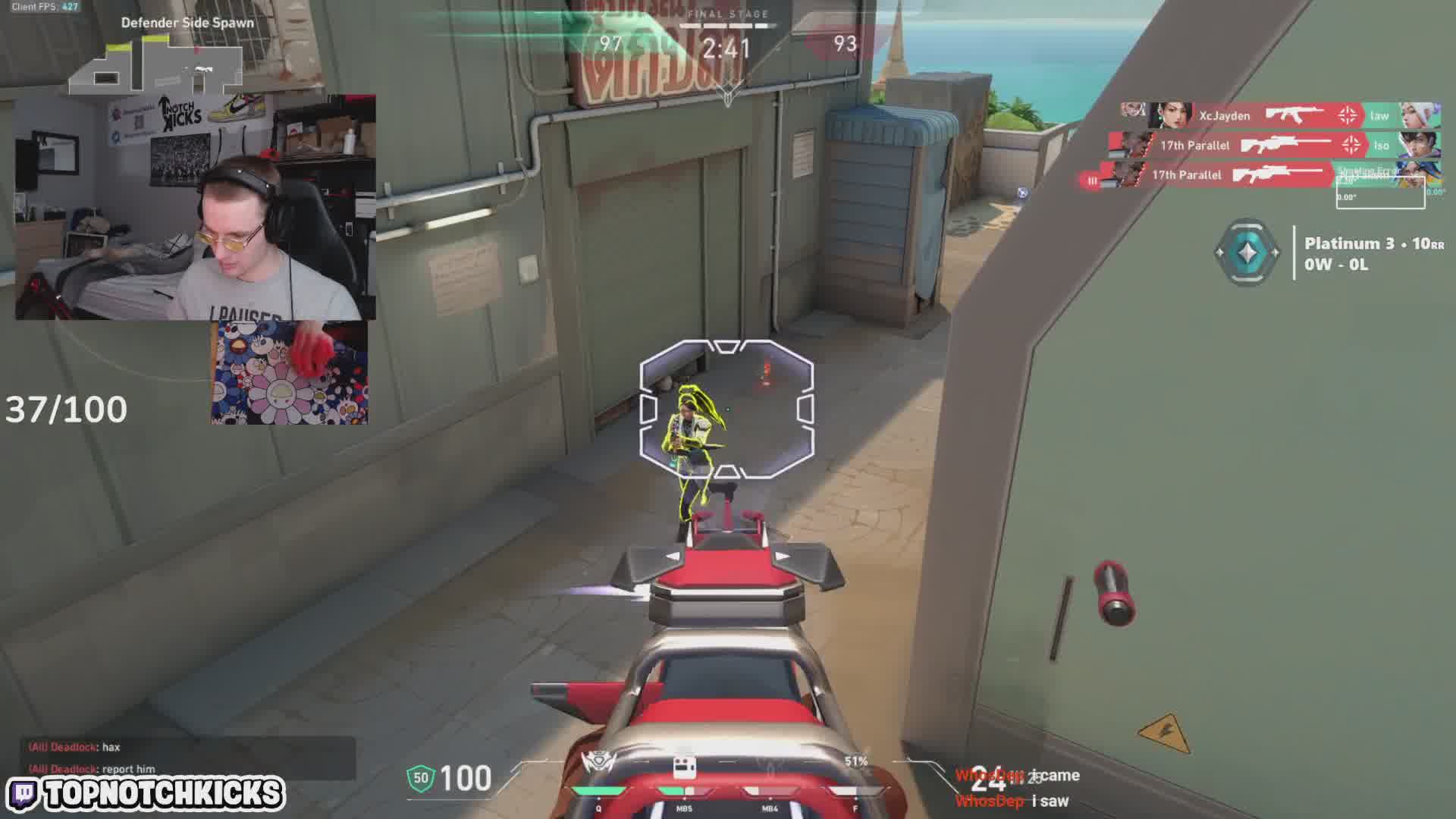Activate the MB5 robot ability icon
Viewport: 1456px width, 819px height.
[684, 767]
